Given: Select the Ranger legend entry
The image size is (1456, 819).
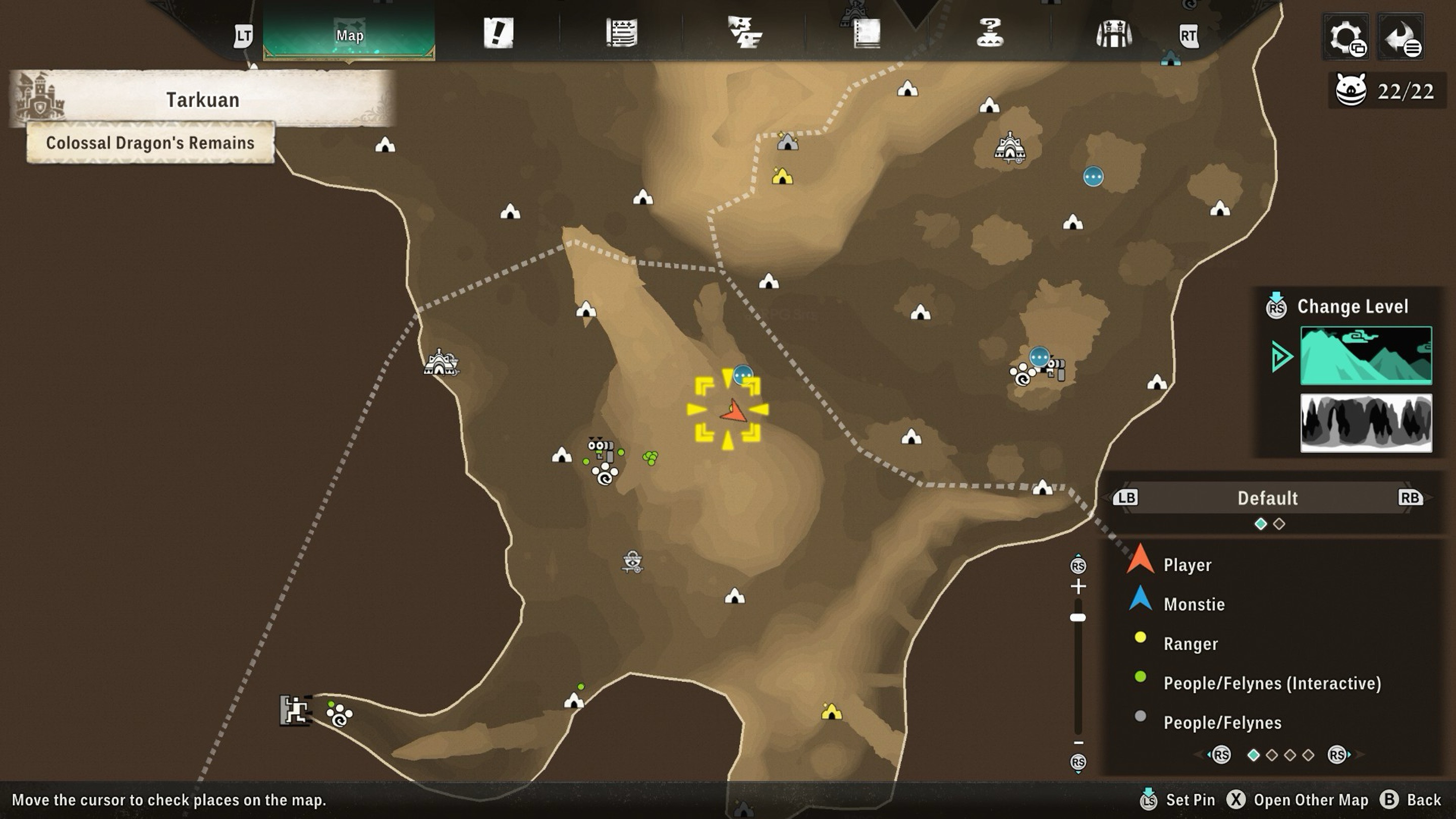Looking at the screenshot, I should click(x=1191, y=644).
